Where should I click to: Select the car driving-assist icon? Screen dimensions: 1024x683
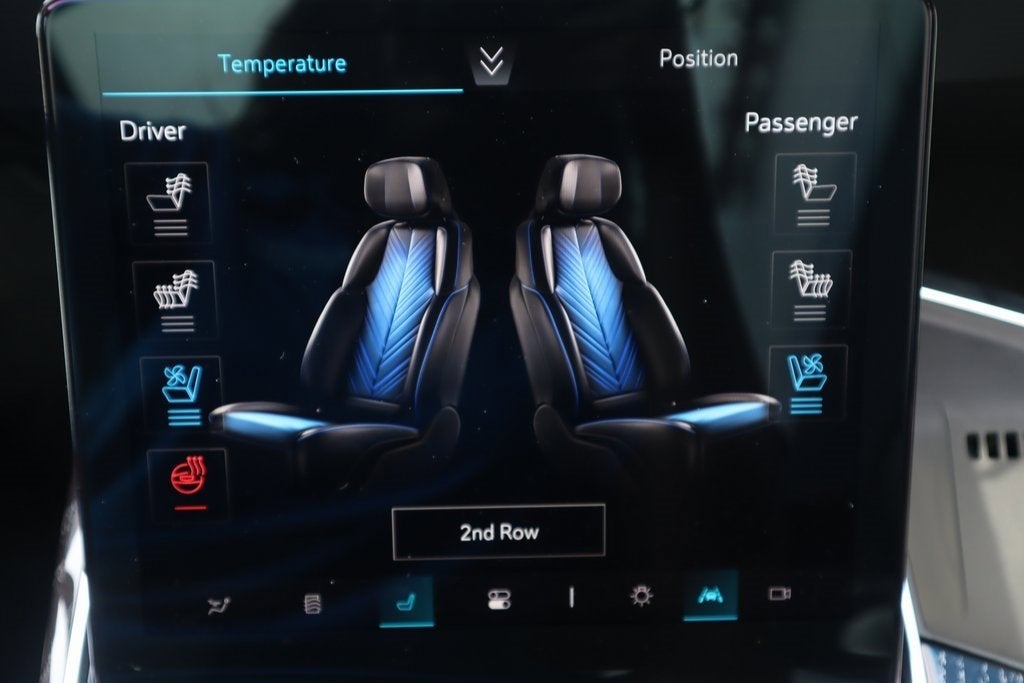click(x=711, y=595)
